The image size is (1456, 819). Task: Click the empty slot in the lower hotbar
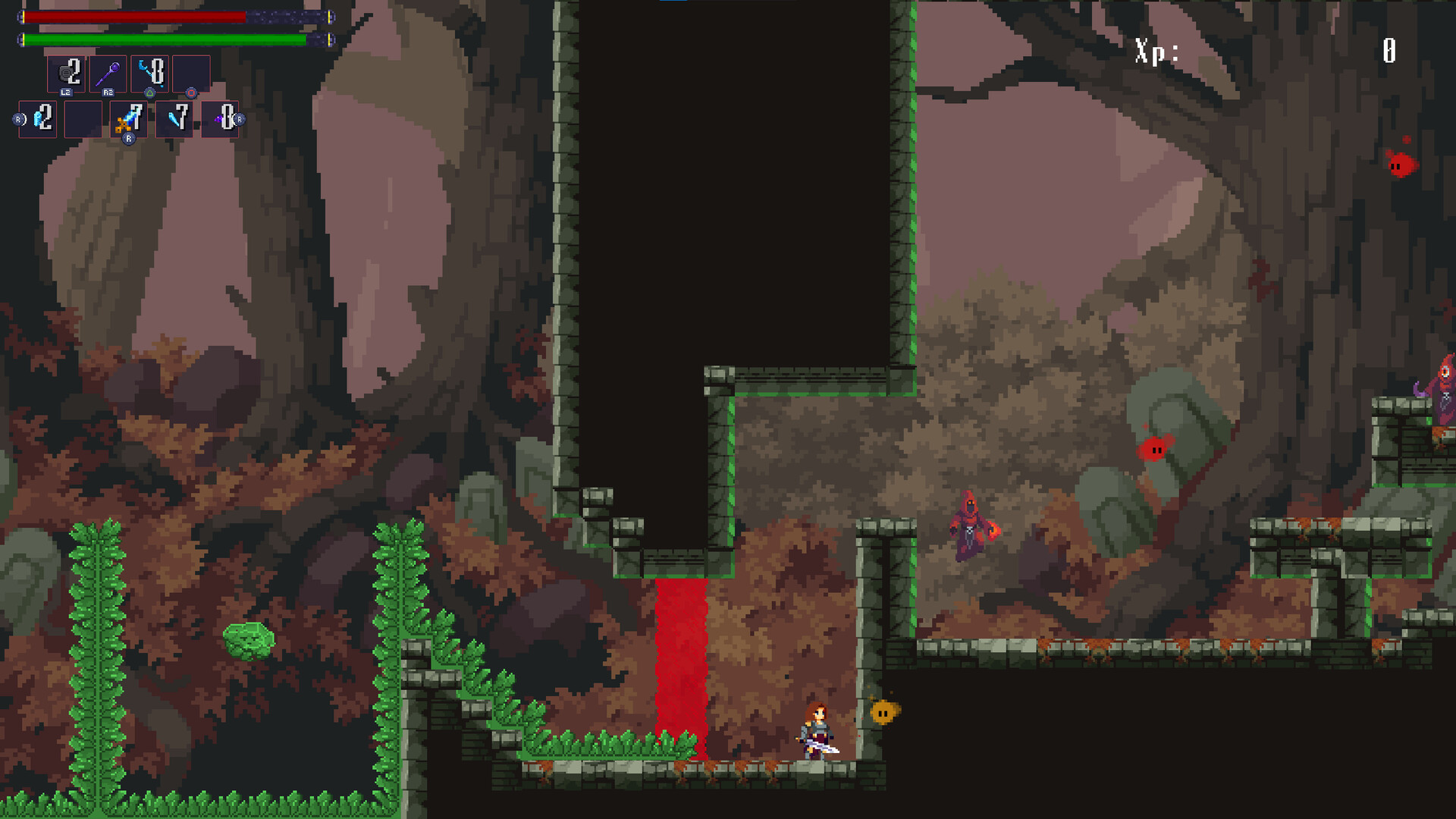tap(83, 121)
